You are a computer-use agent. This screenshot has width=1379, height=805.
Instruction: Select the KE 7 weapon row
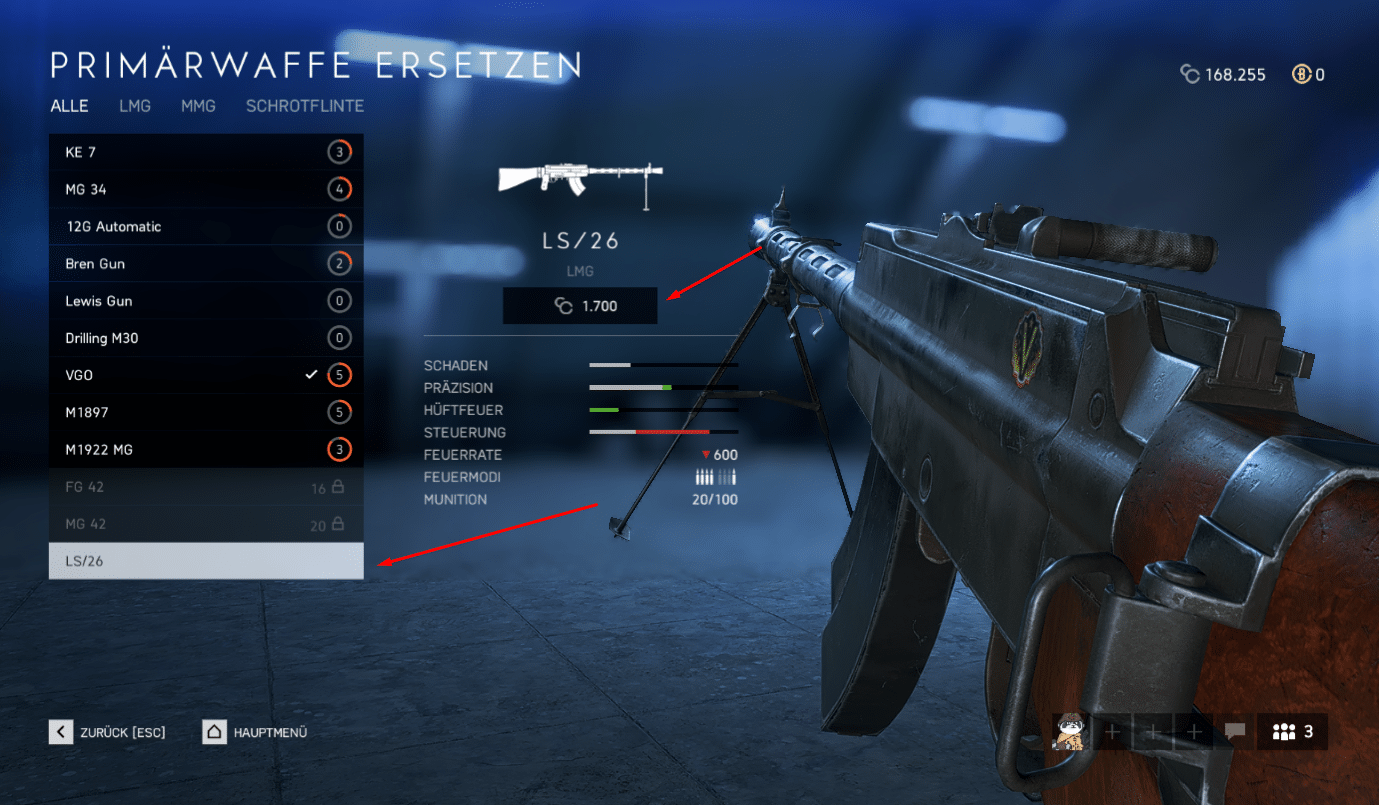tap(206, 152)
